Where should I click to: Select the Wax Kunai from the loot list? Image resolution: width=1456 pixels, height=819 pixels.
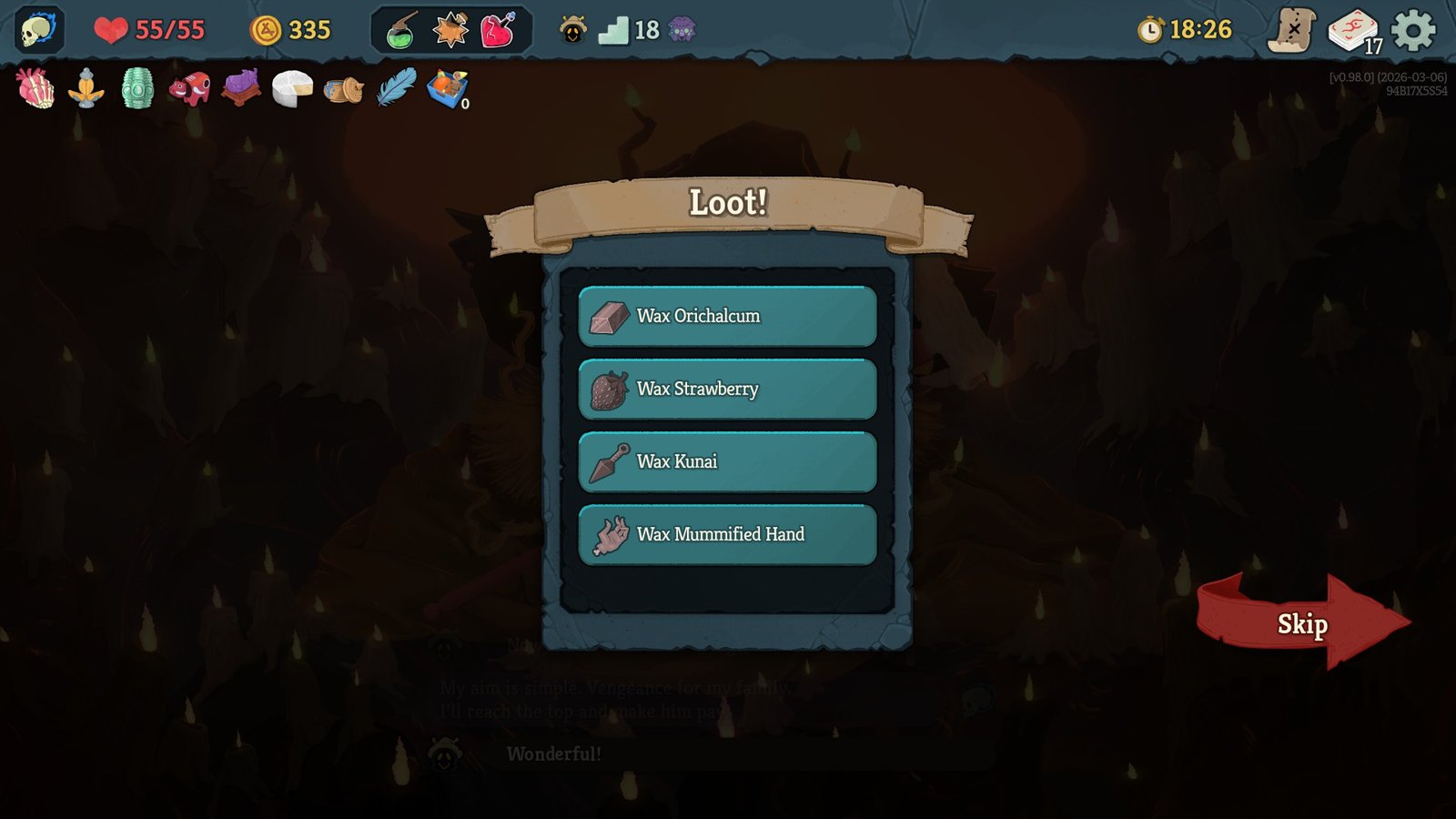726,461
